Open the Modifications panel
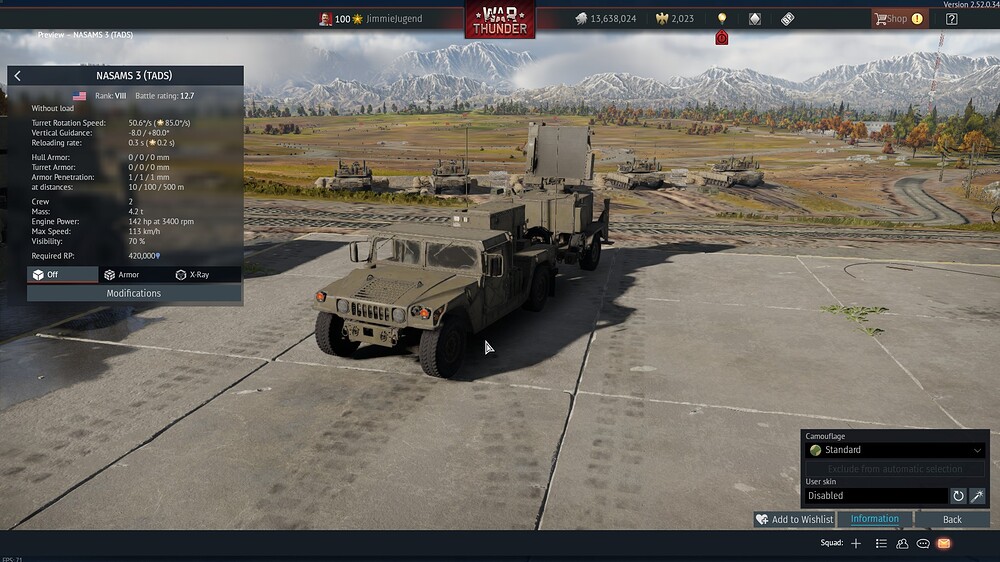The image size is (1000, 562). point(134,293)
